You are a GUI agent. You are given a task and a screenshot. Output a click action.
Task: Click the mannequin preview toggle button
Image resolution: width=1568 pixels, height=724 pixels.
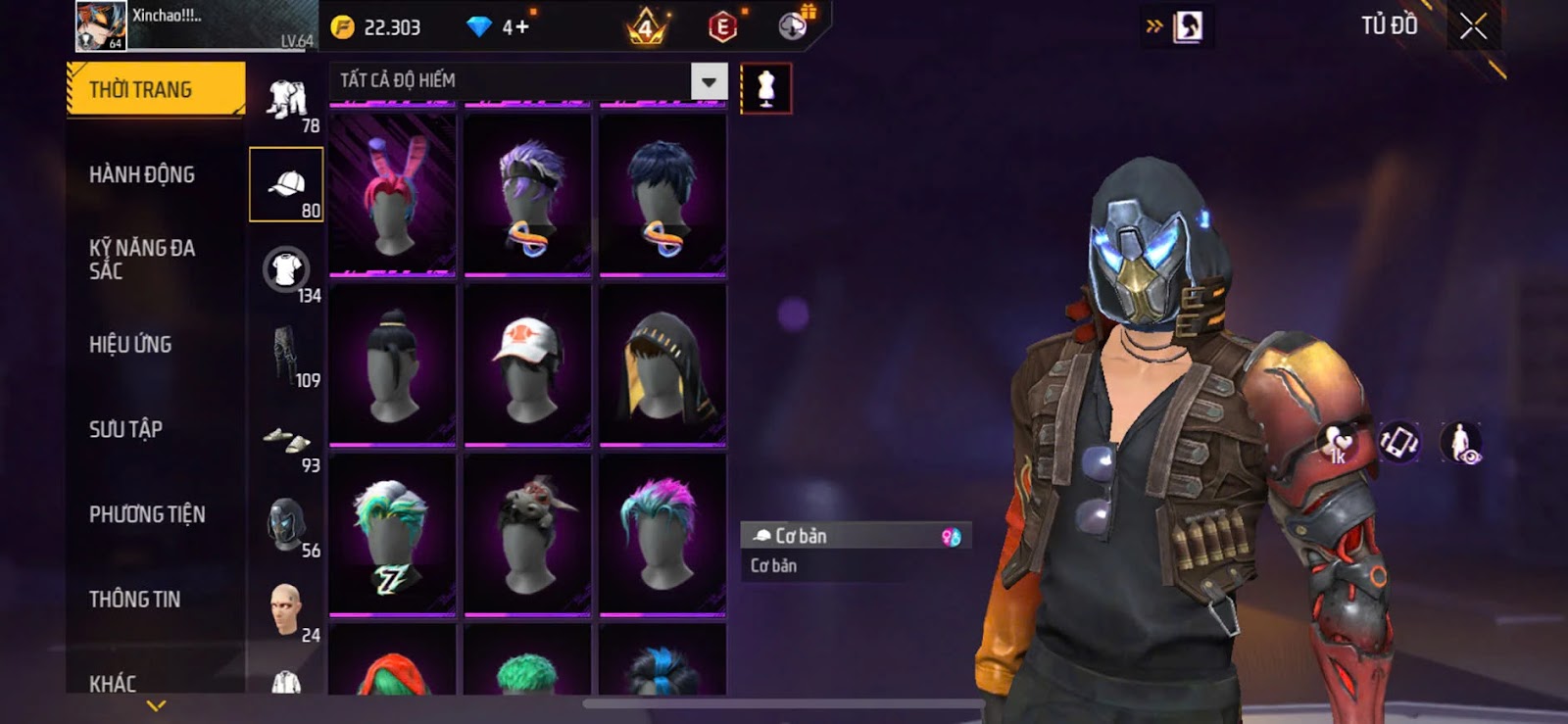click(765, 89)
